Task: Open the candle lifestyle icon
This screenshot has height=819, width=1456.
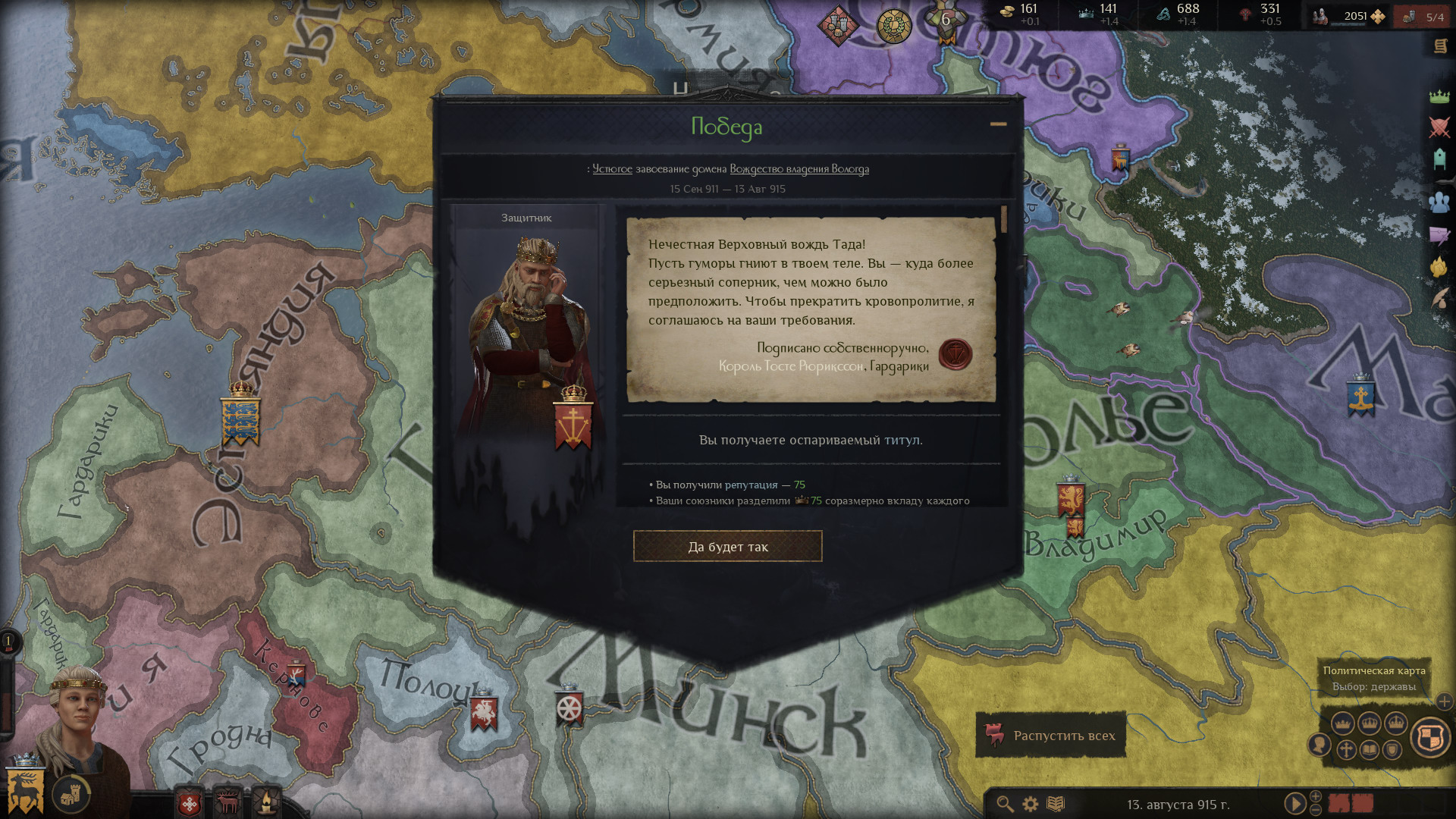Action: click(x=267, y=802)
